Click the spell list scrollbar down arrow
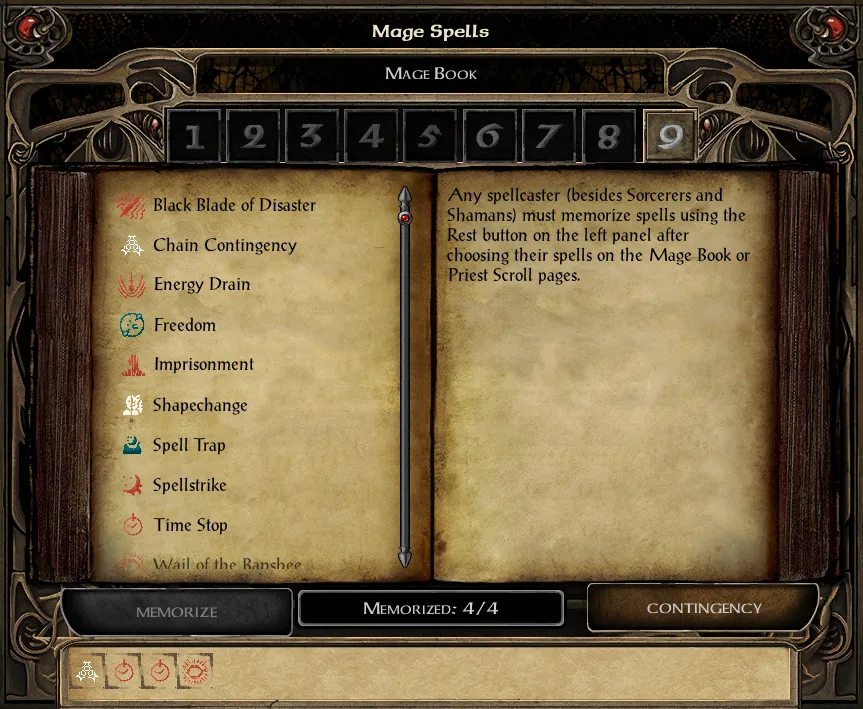The image size is (863, 709). pyautogui.click(x=405, y=558)
